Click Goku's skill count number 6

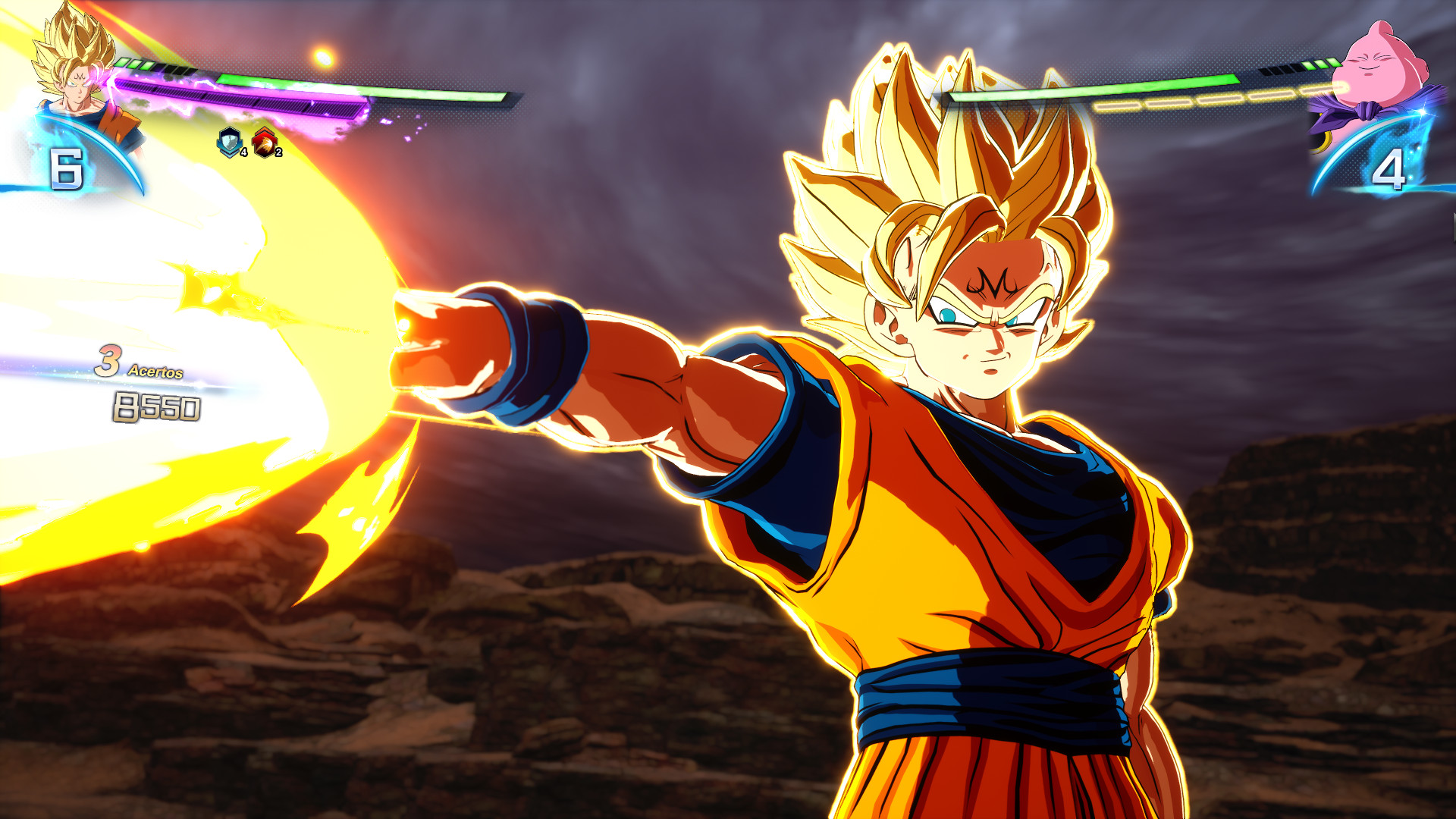coord(67,168)
